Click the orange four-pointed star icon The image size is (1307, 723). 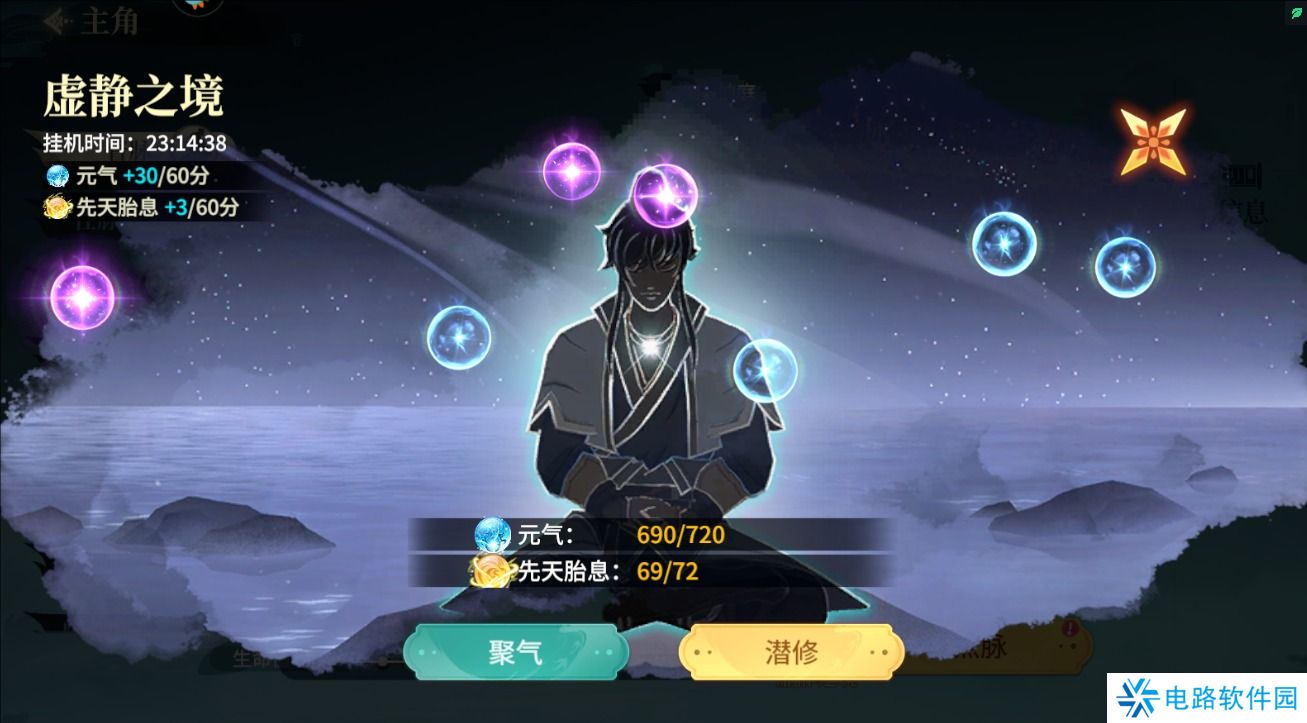1155,140
